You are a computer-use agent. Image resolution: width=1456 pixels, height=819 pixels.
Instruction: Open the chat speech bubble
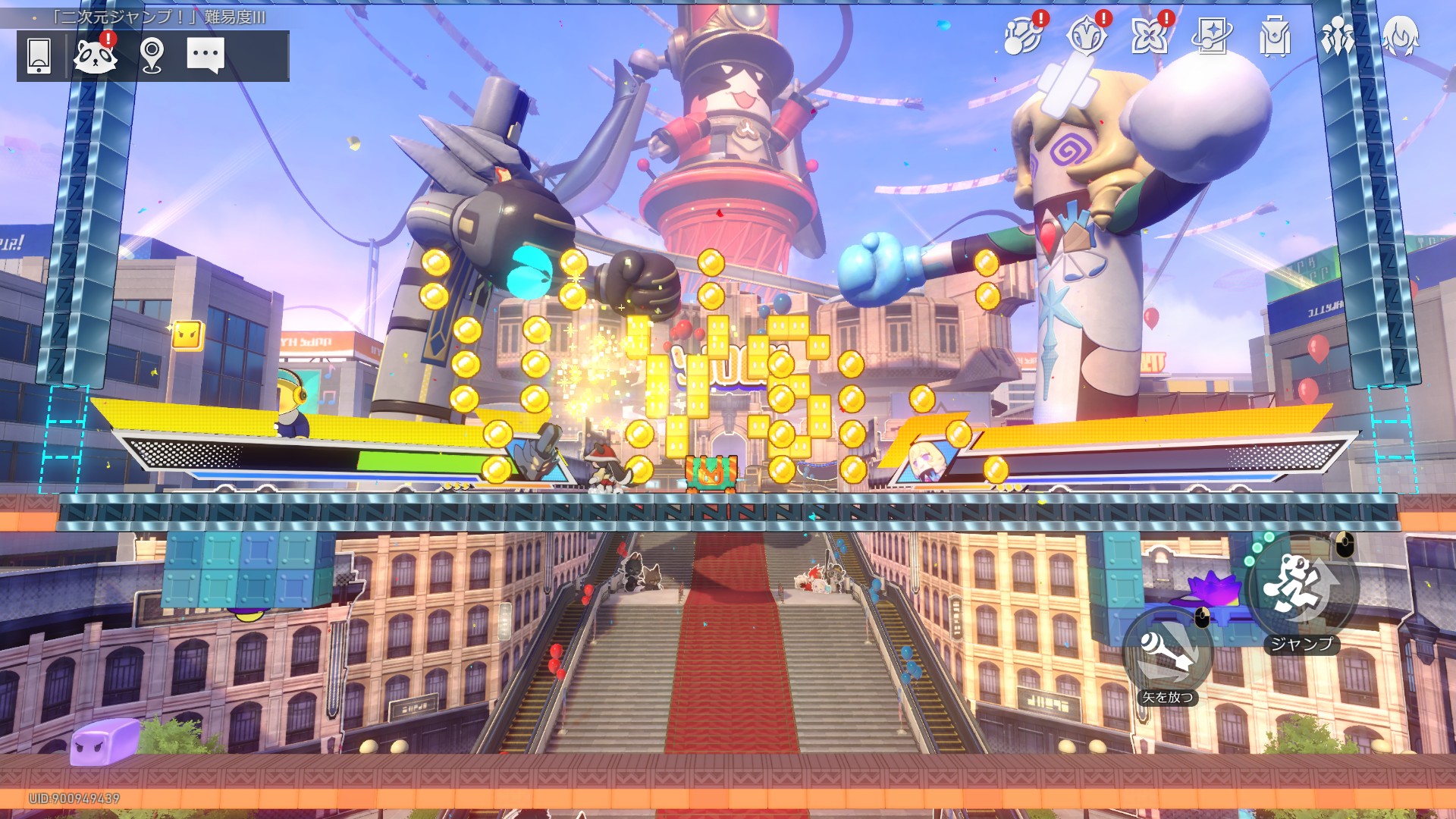(x=206, y=55)
